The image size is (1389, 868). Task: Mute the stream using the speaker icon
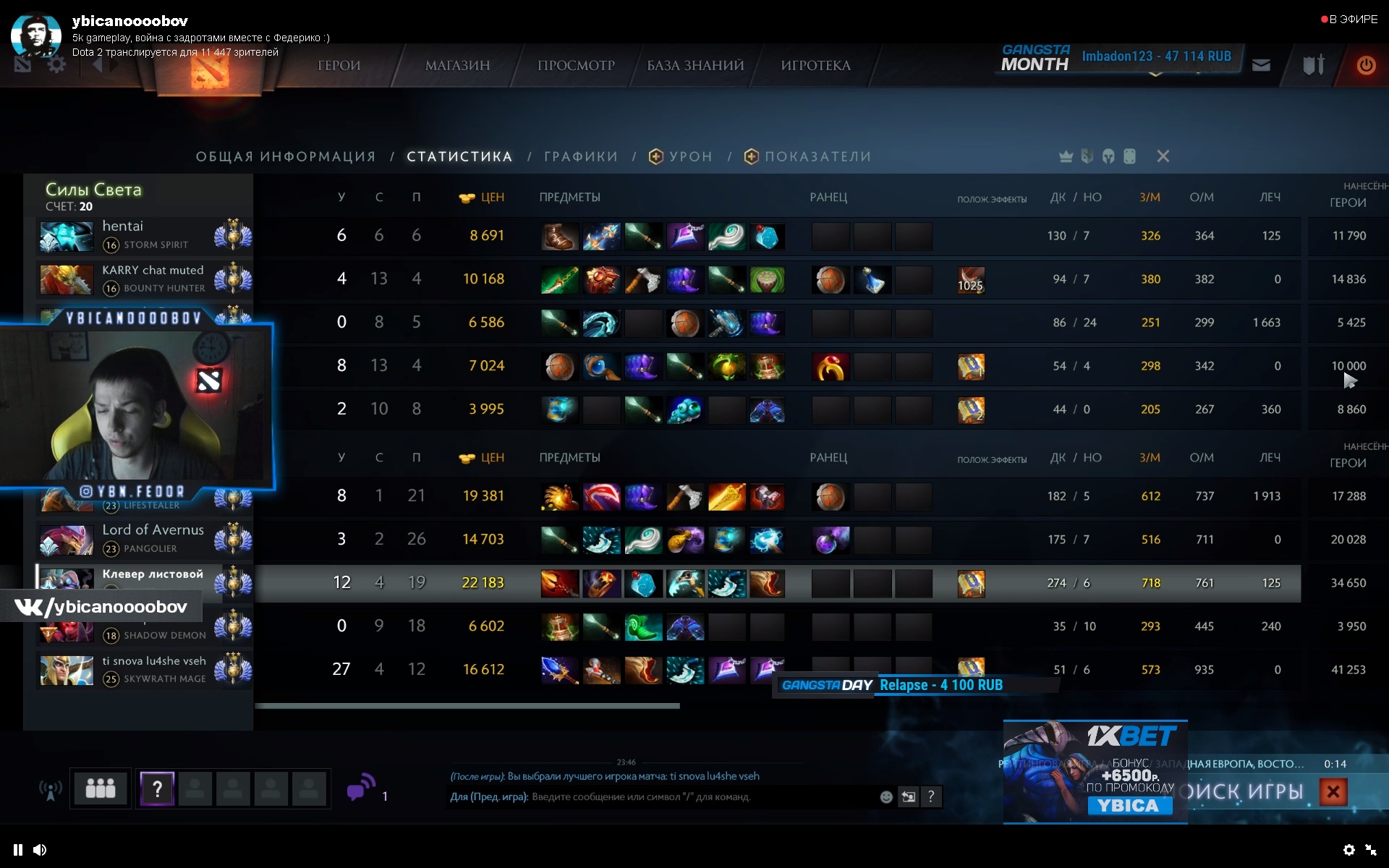[x=40, y=850]
